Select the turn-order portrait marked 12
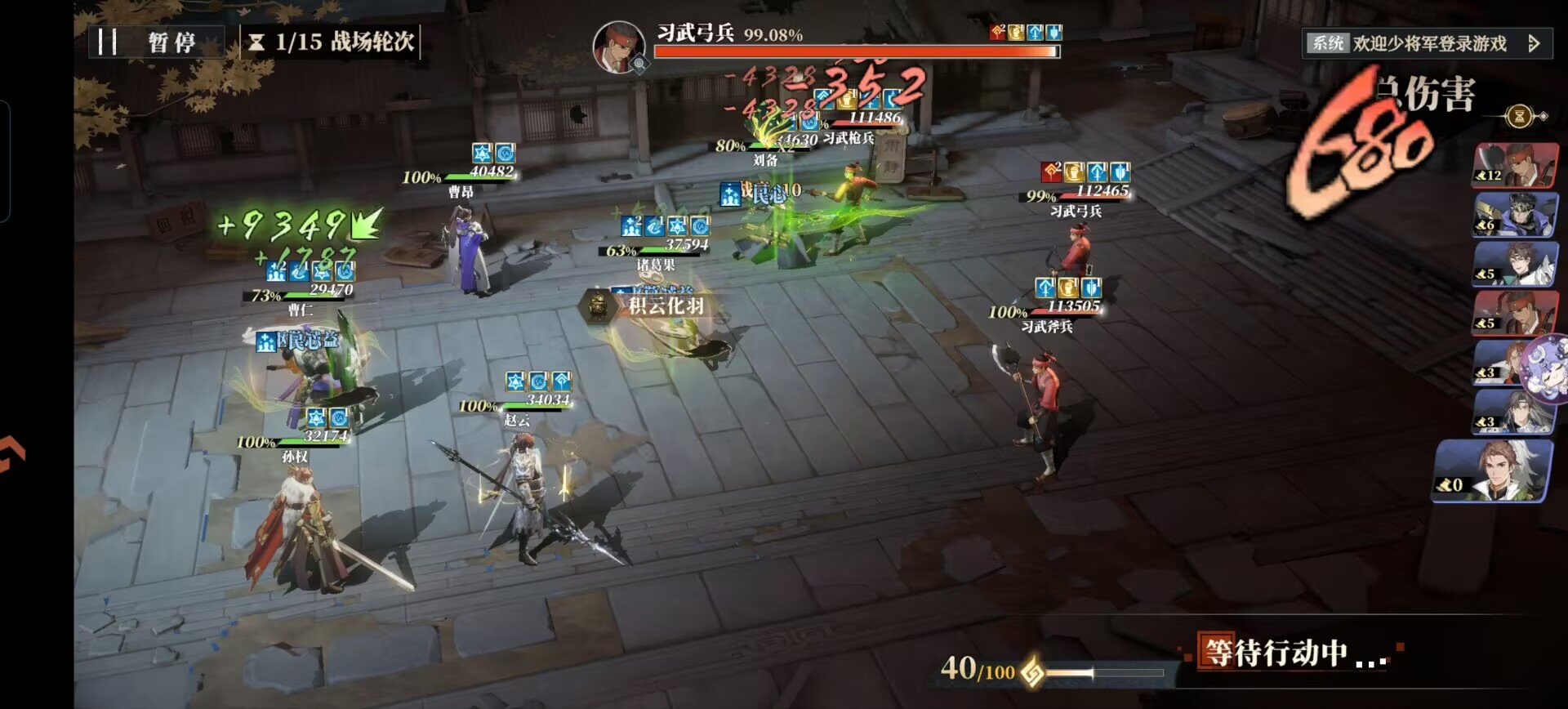1568x709 pixels. pyautogui.click(x=1515, y=166)
